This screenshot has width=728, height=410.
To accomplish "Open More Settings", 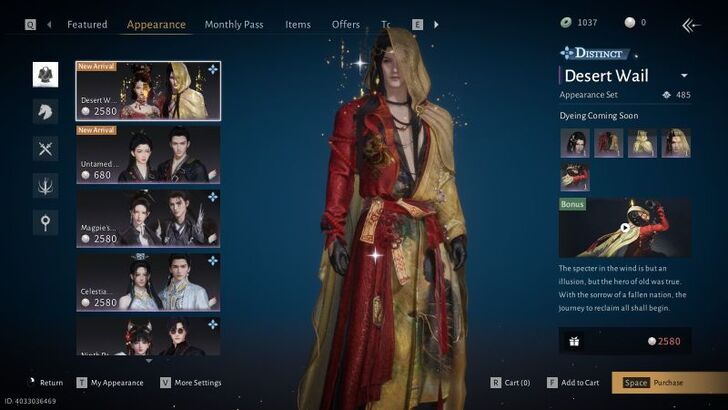I will 191,383.
